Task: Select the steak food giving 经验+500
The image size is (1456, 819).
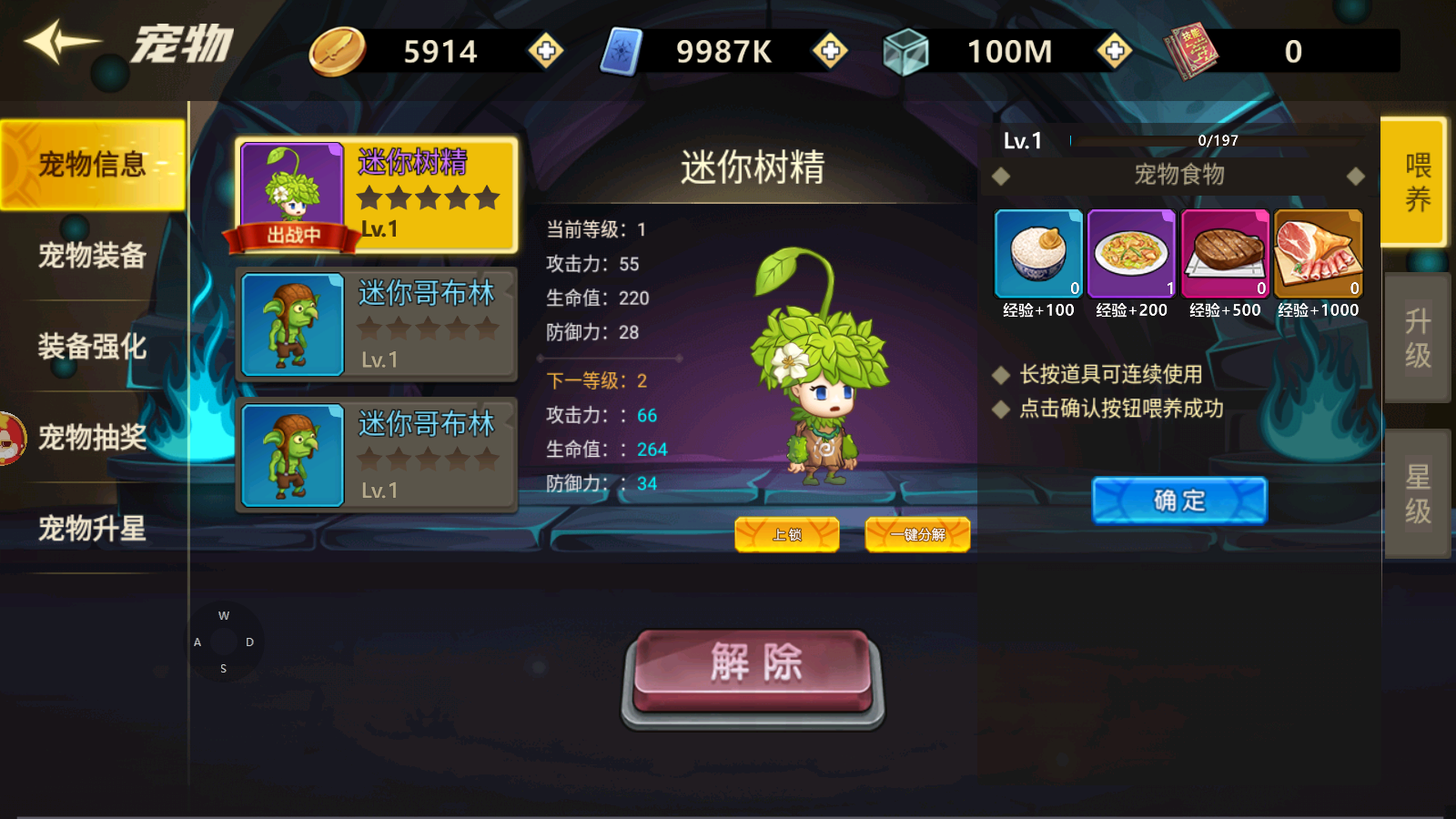Action: (x=1225, y=253)
